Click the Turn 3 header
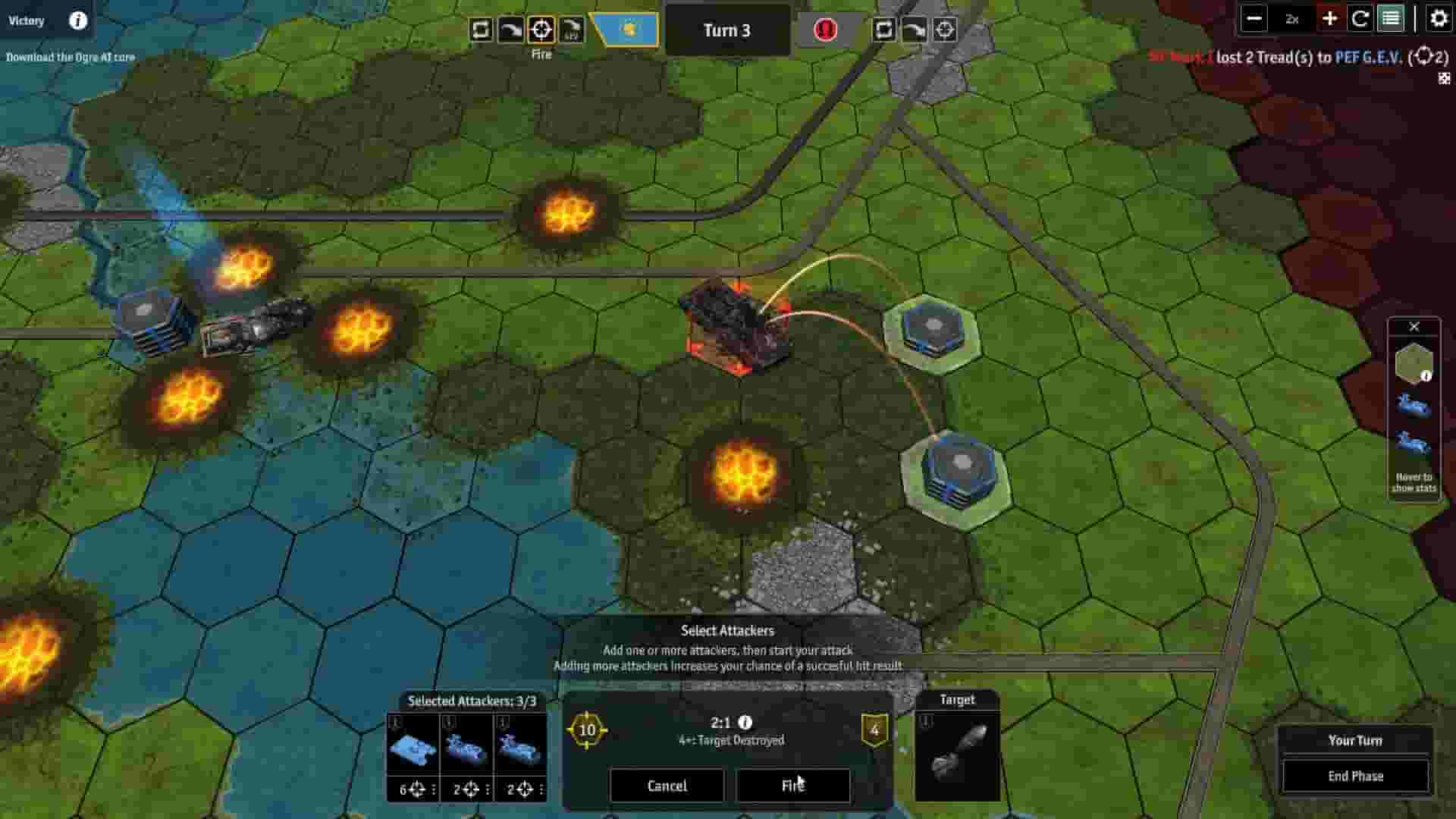 click(x=726, y=30)
